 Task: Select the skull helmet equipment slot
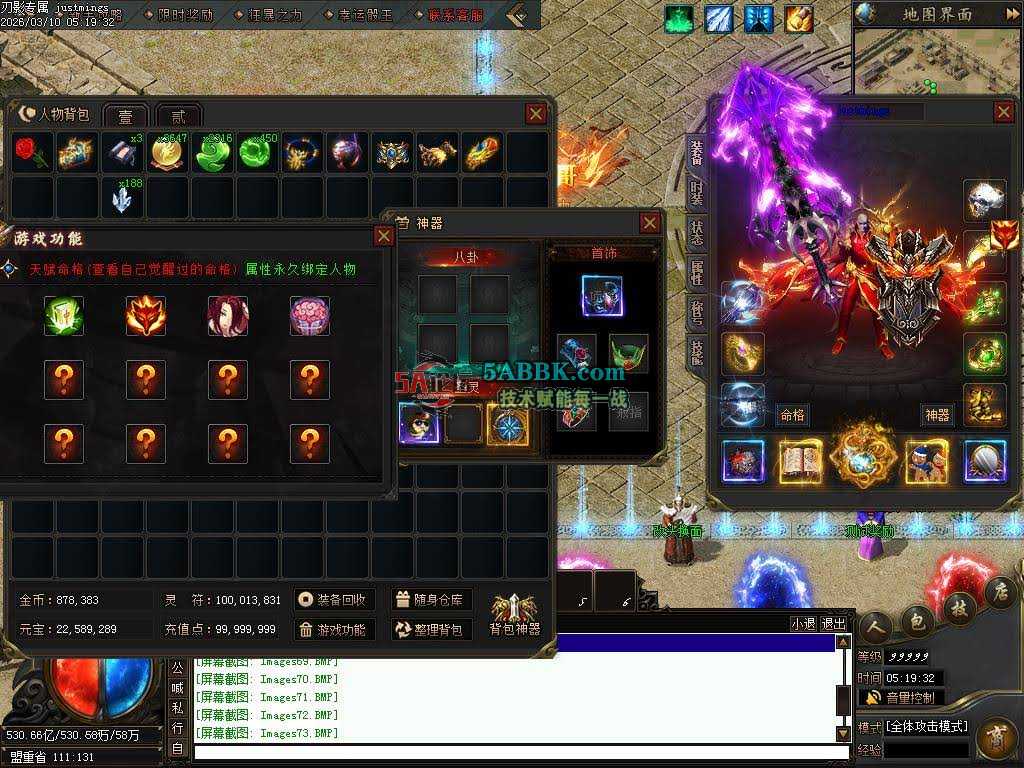(984, 200)
